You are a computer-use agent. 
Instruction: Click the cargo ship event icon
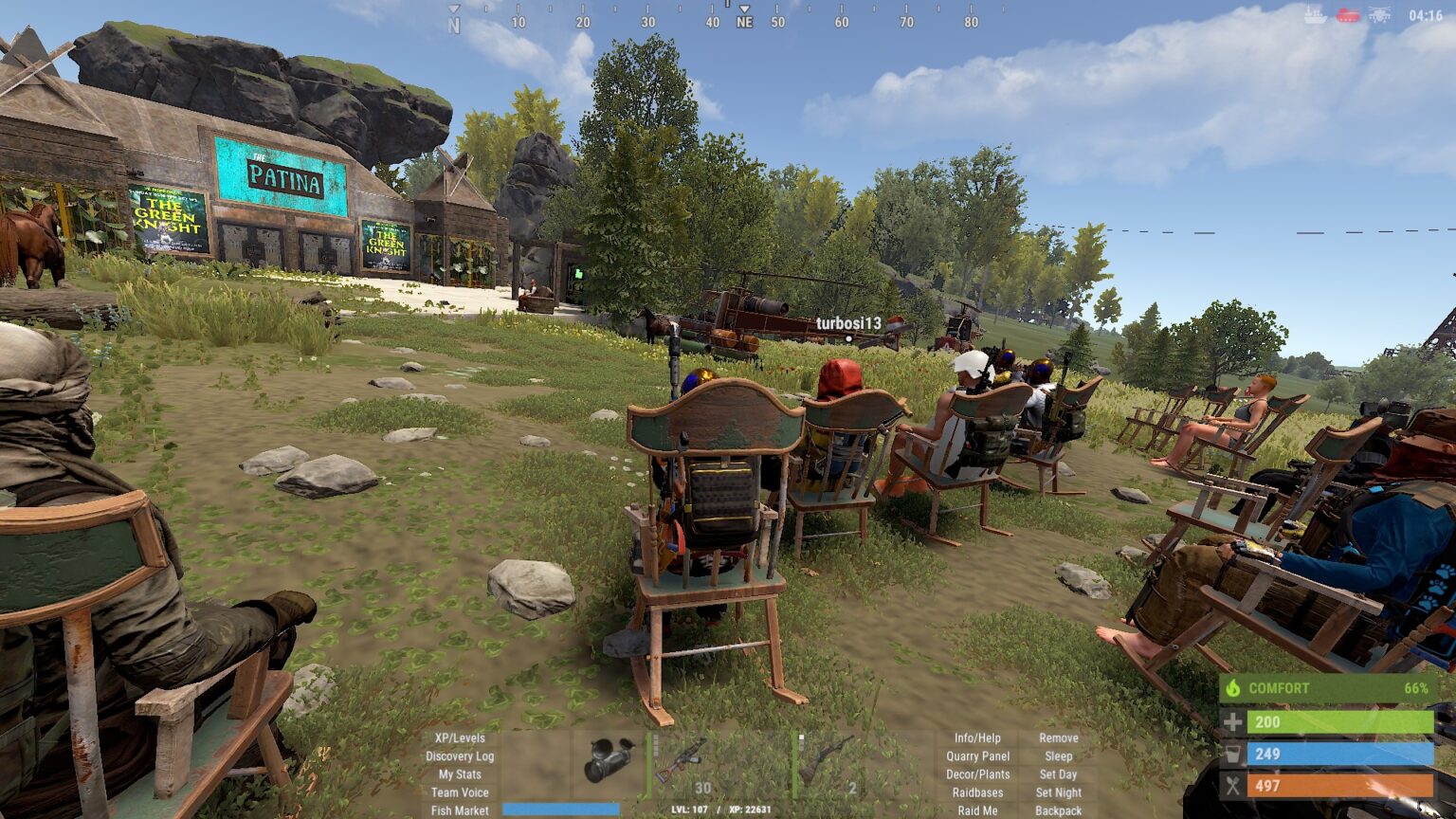pyautogui.click(x=1315, y=14)
